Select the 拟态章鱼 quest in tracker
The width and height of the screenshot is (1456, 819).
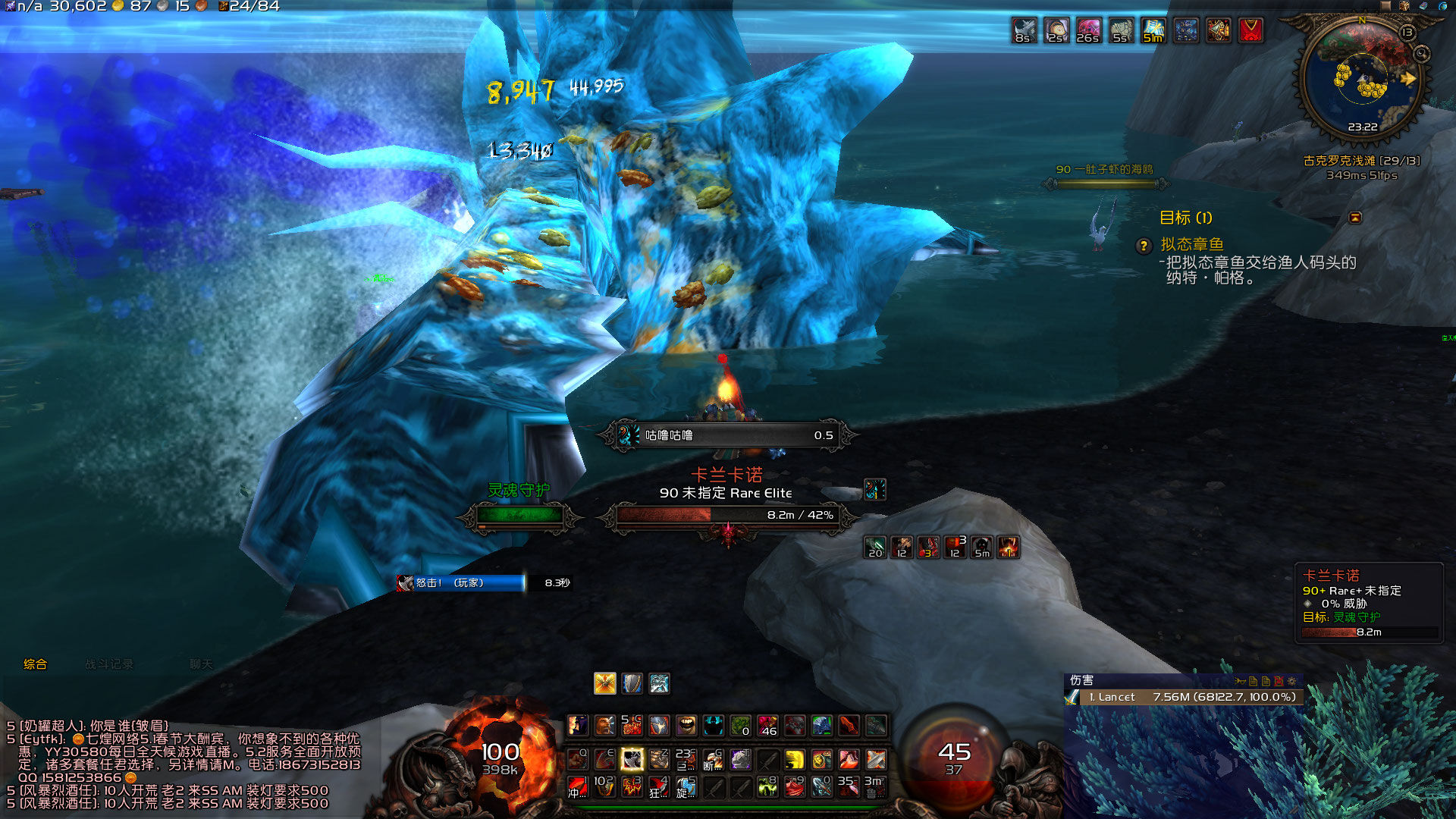pyautogui.click(x=1192, y=244)
